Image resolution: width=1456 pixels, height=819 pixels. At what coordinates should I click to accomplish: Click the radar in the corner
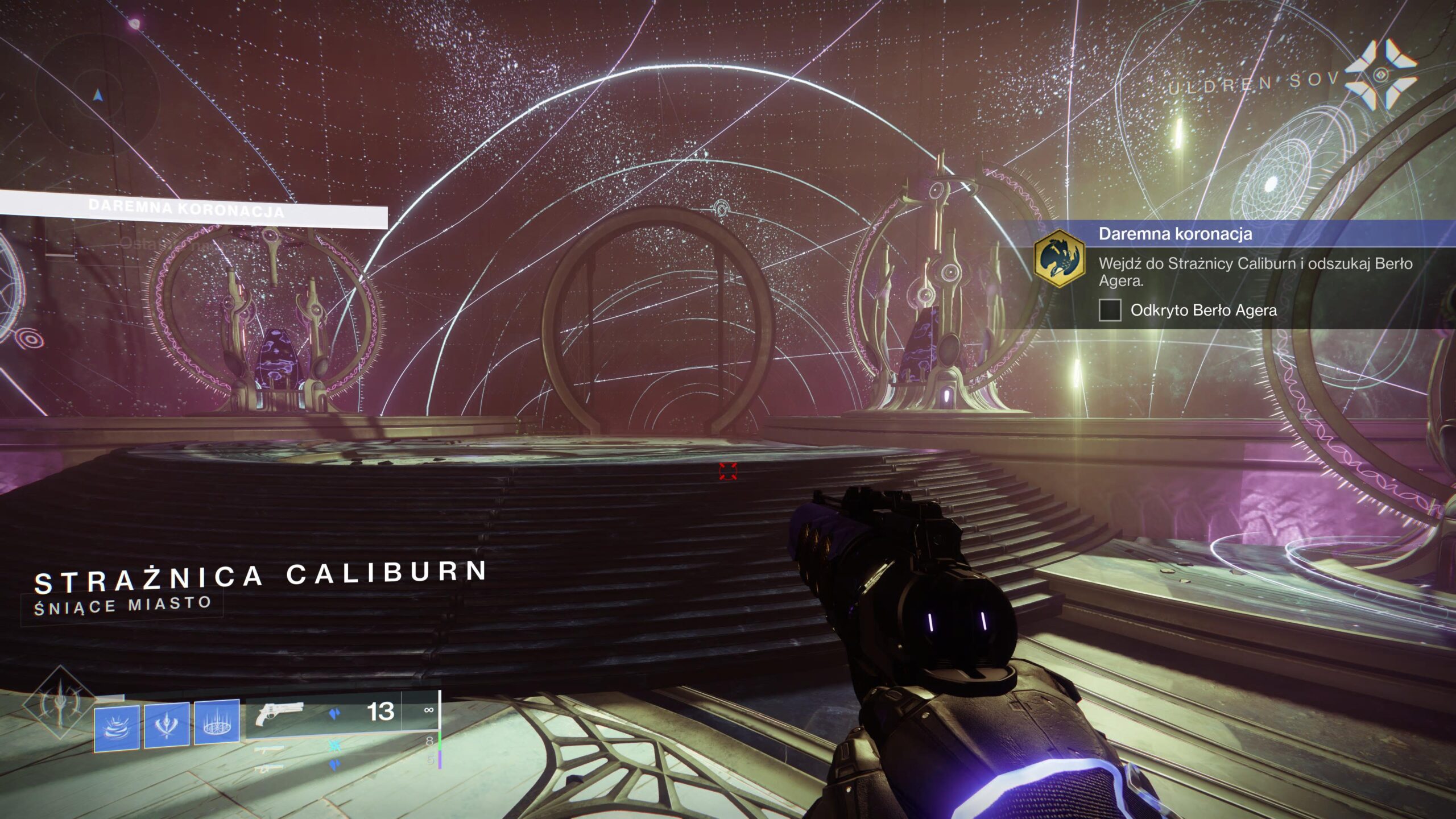click(98, 96)
